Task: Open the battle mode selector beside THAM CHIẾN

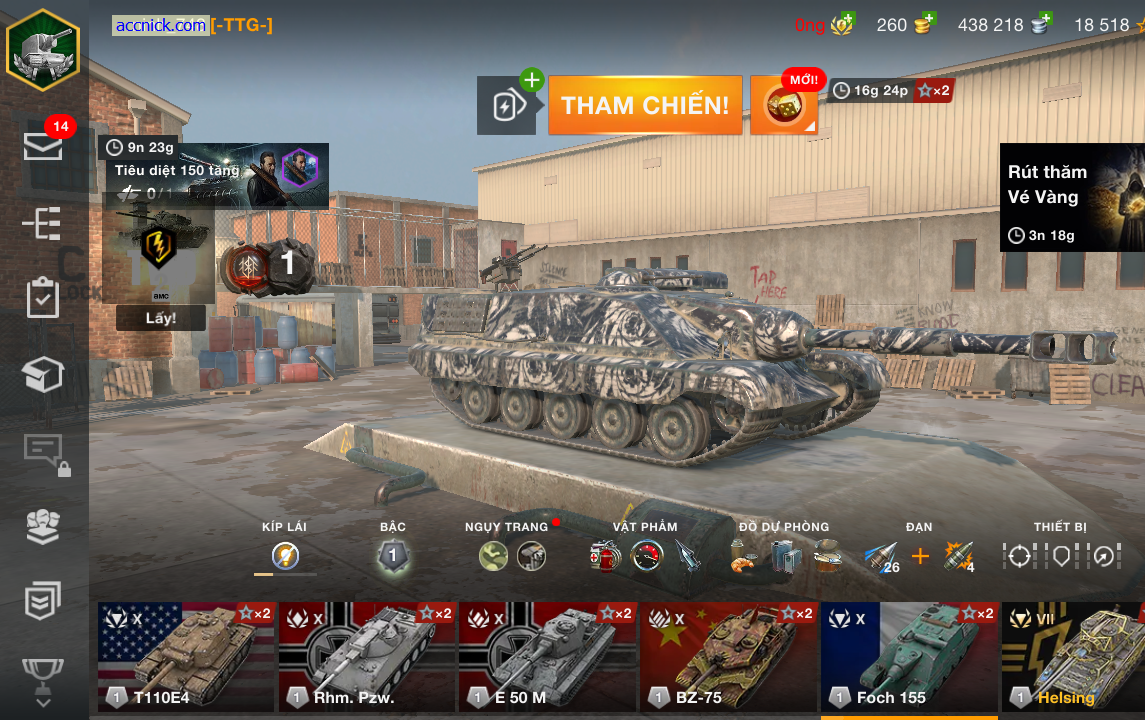Action: pos(506,105)
